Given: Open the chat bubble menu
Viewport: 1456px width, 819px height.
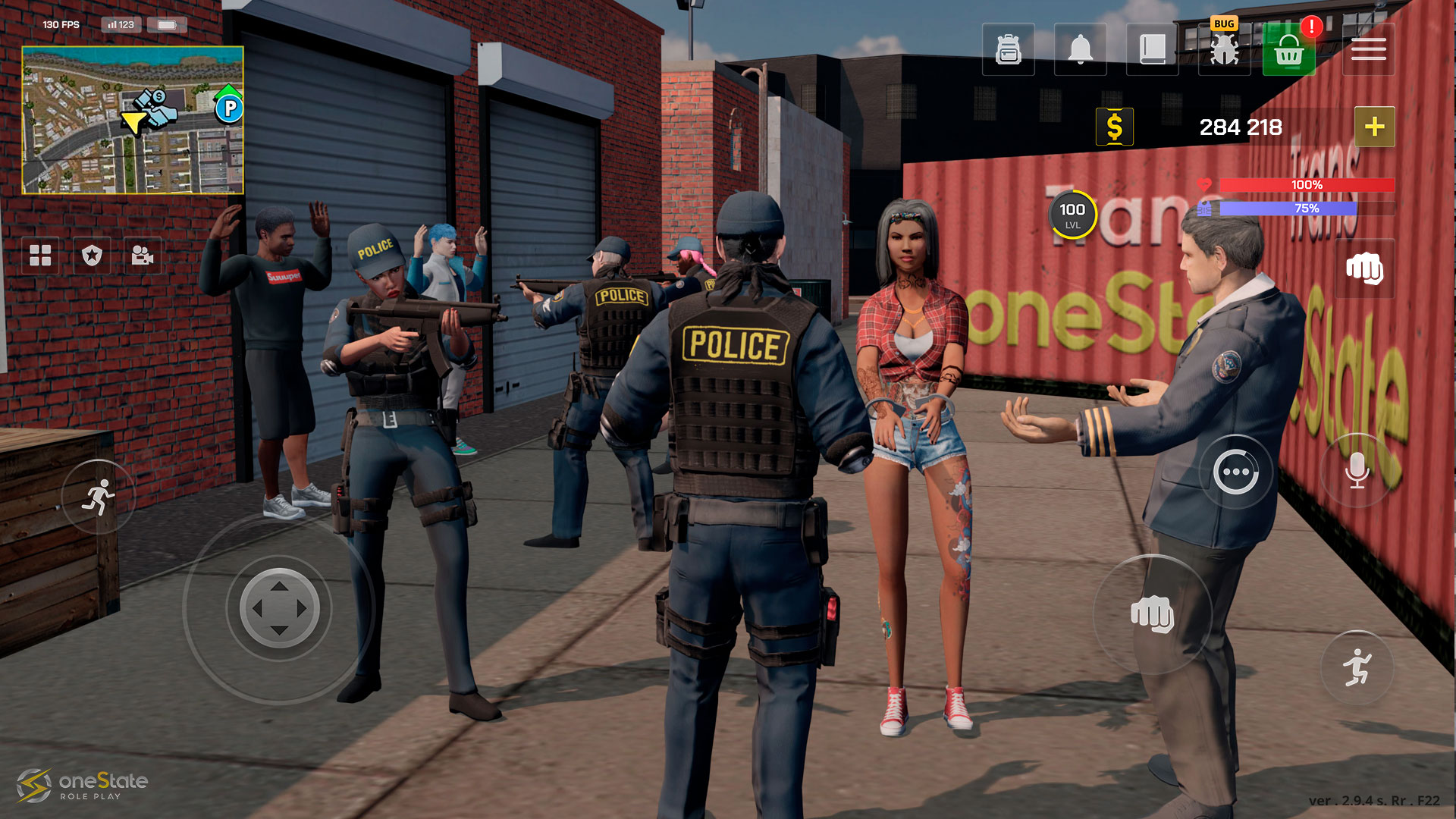Looking at the screenshot, I should point(1235,473).
